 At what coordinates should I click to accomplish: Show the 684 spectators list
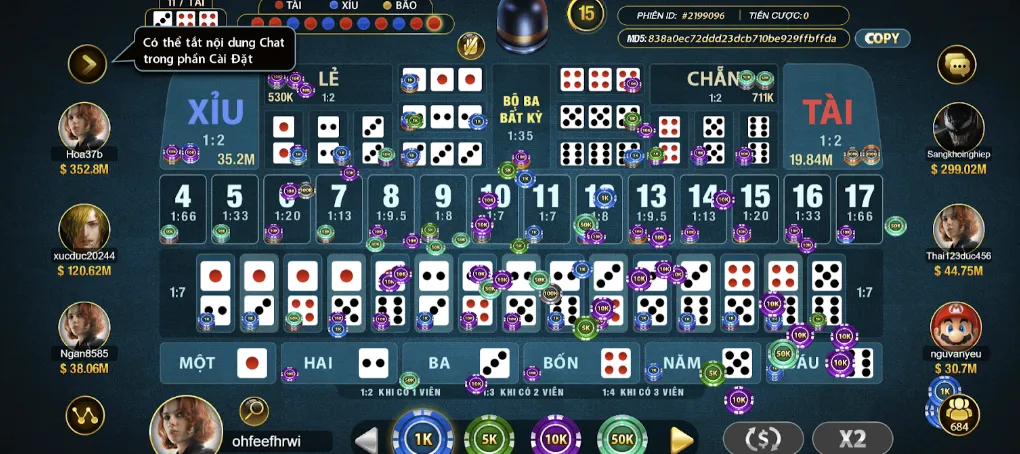tap(959, 414)
